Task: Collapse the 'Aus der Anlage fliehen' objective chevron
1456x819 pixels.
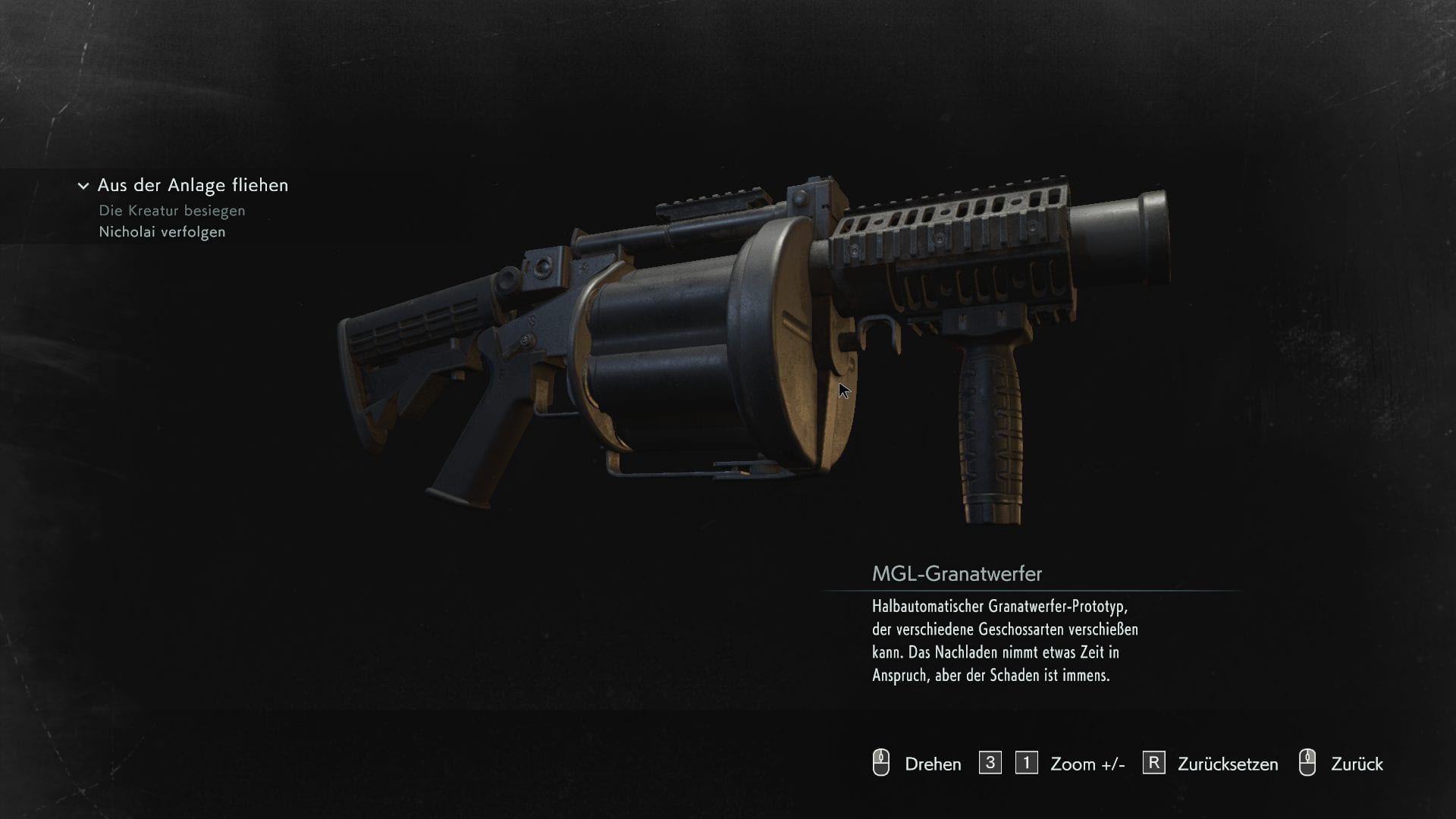Action: click(83, 186)
